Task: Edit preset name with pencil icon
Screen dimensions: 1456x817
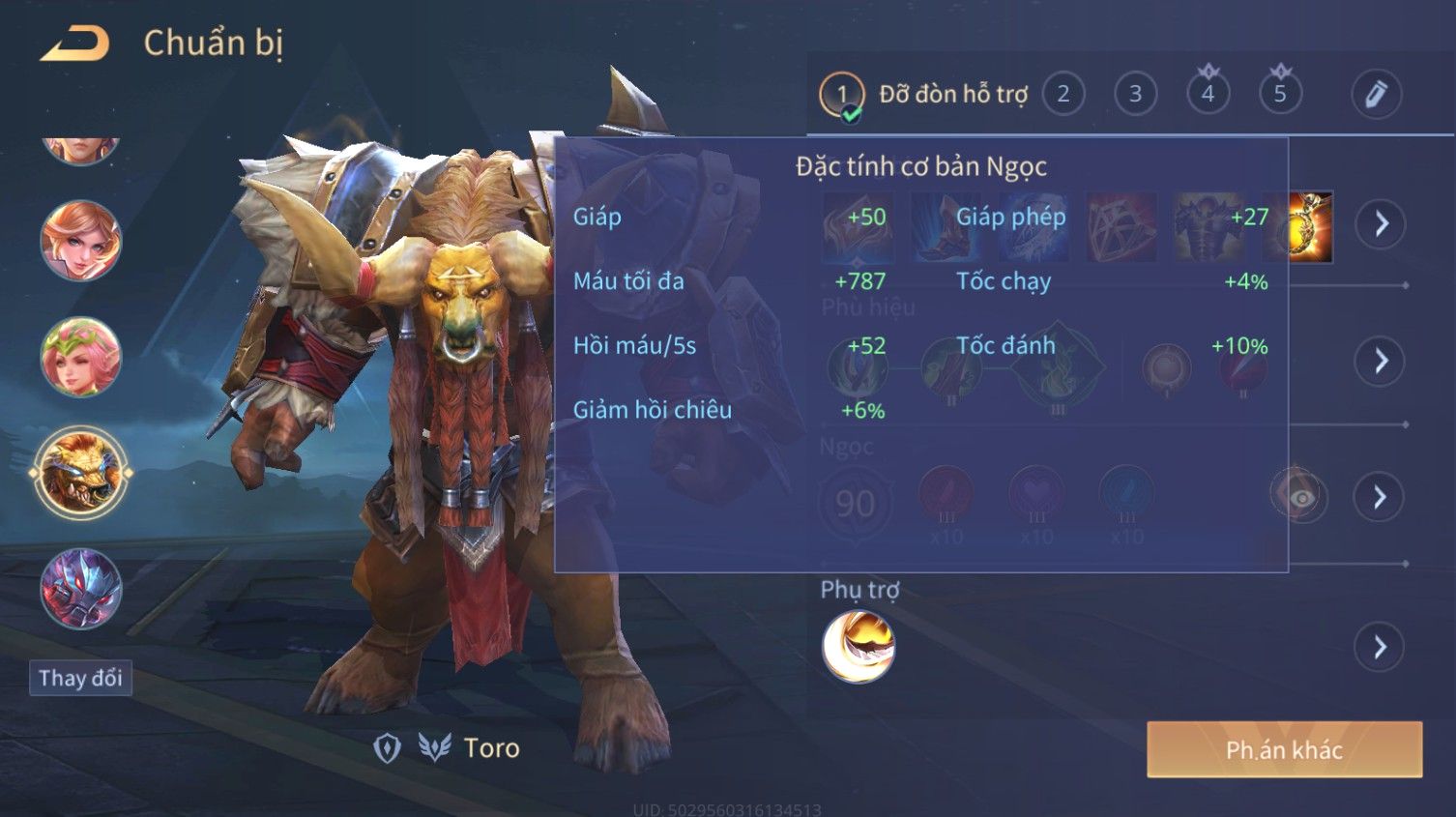Action: click(1376, 94)
